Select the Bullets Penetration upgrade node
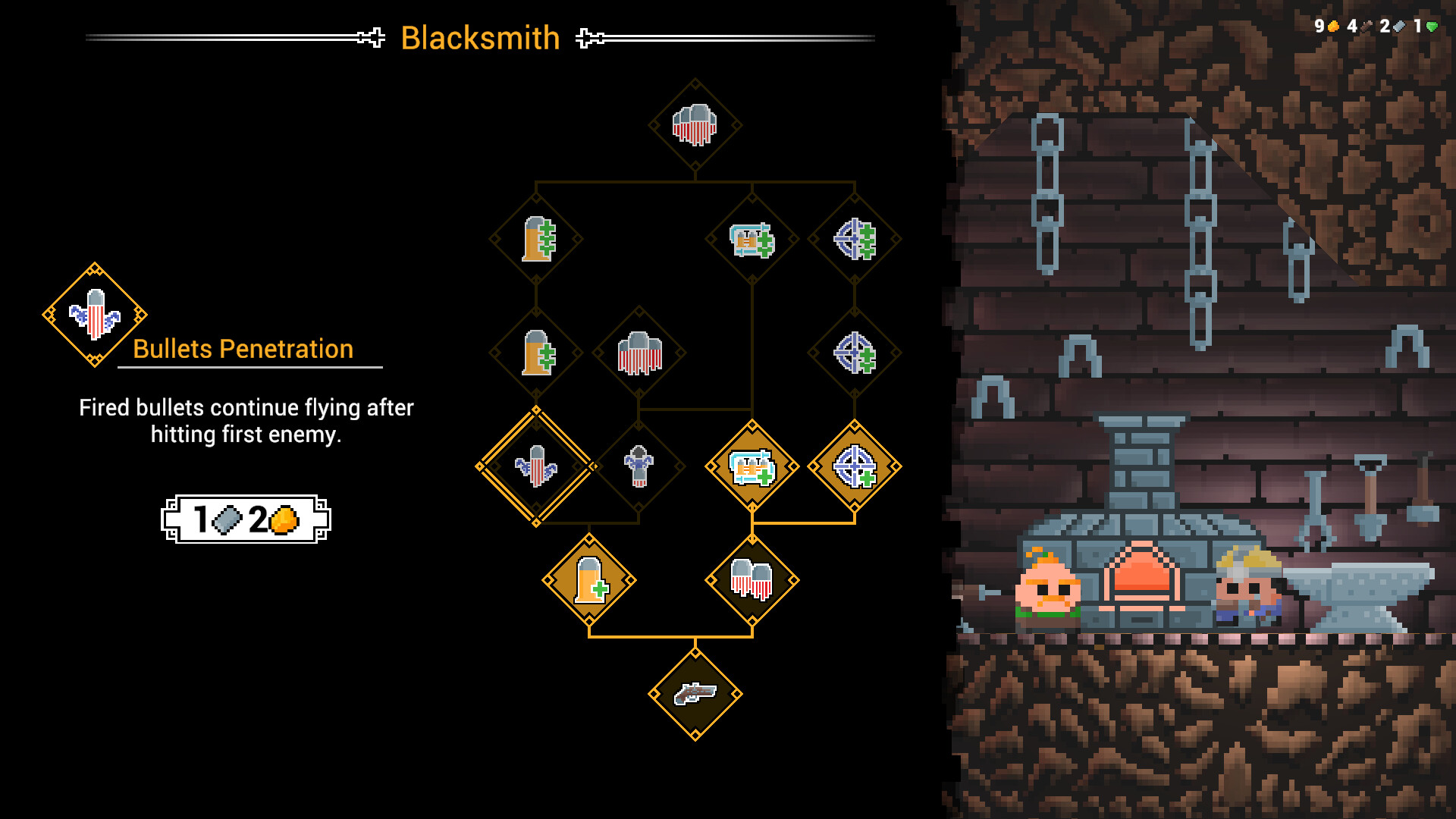This screenshot has width=1456, height=819. tap(536, 466)
